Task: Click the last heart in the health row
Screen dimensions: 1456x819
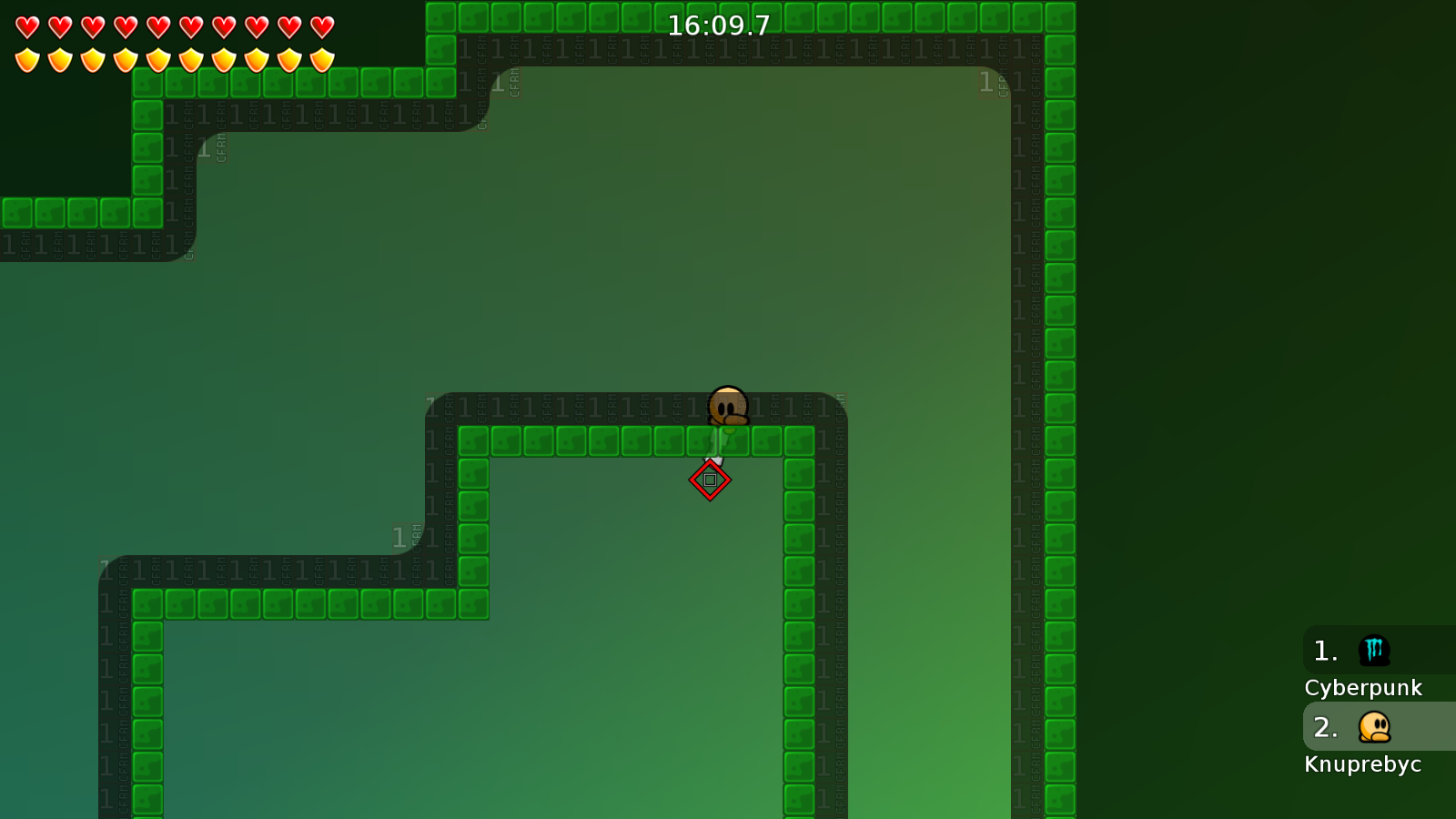Action: click(x=320, y=25)
